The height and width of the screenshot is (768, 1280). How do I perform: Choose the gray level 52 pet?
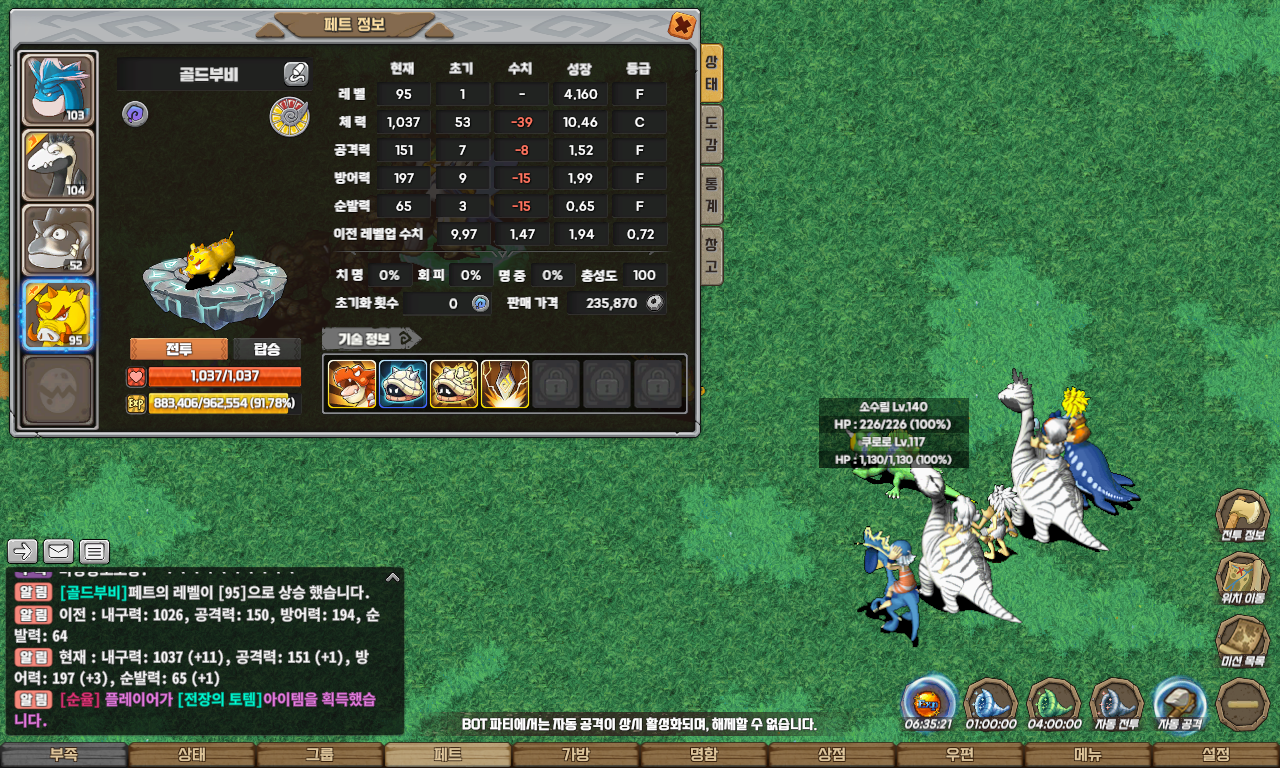(58, 240)
